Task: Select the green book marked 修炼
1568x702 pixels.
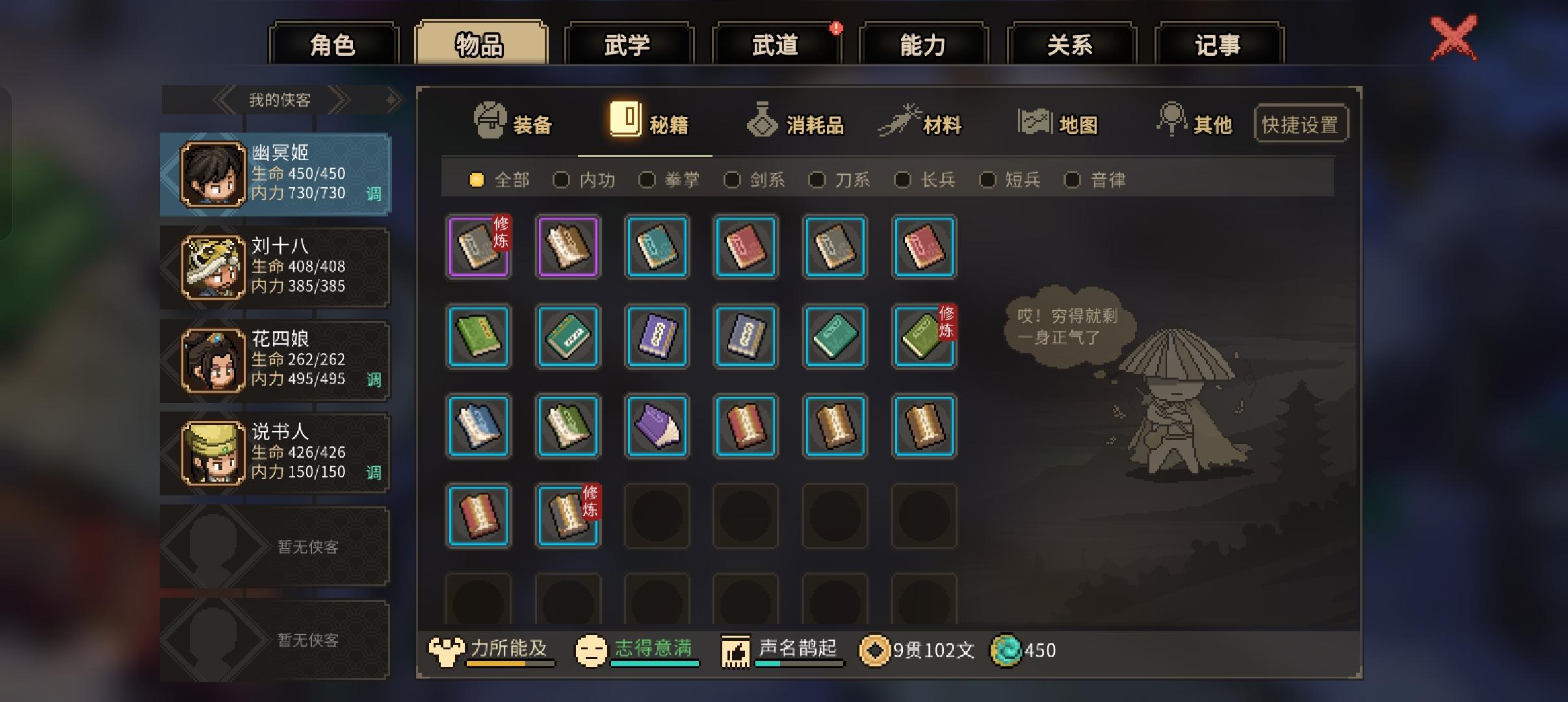Action: coord(924,337)
